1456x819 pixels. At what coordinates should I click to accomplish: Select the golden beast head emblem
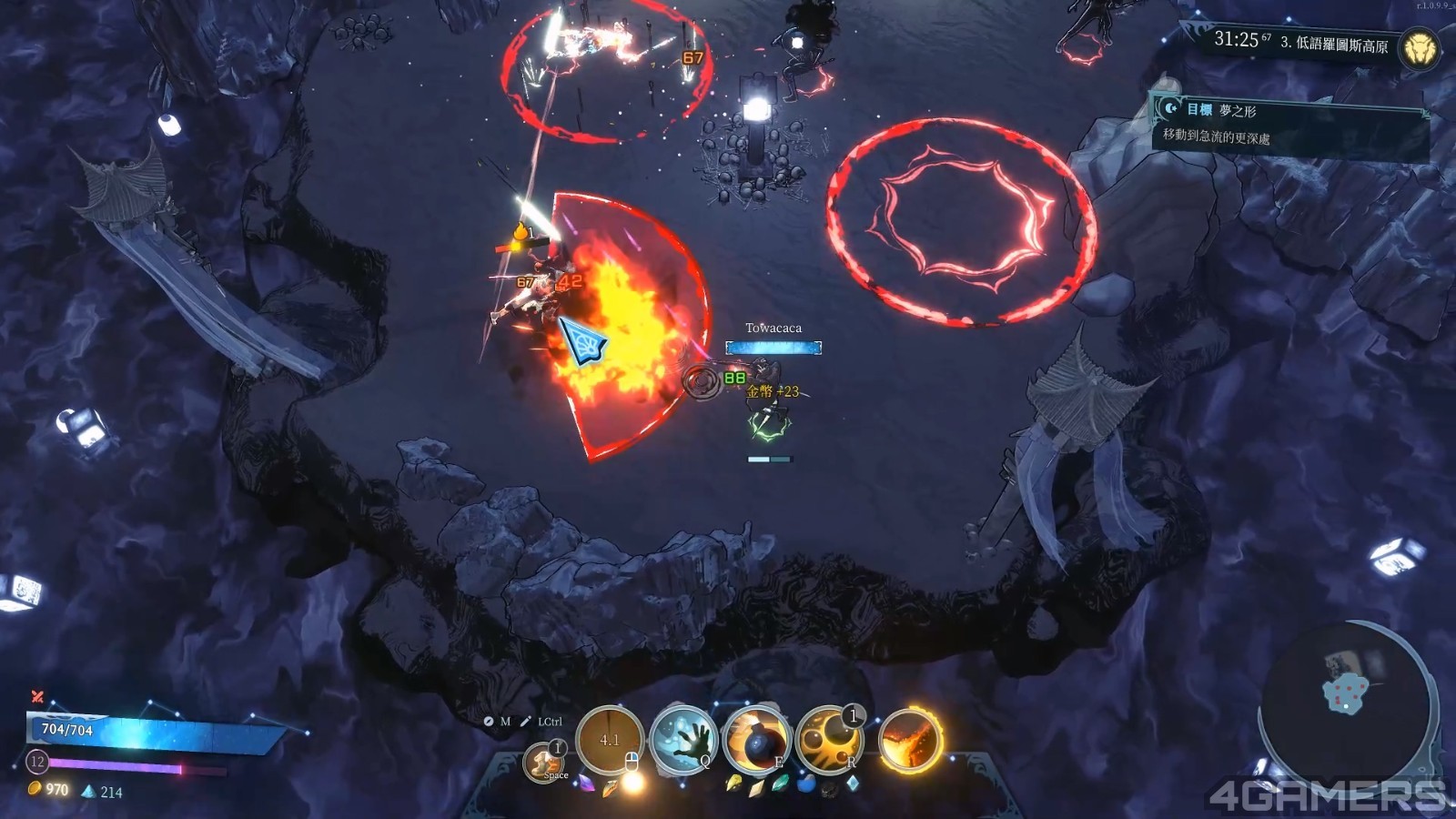(1419, 47)
